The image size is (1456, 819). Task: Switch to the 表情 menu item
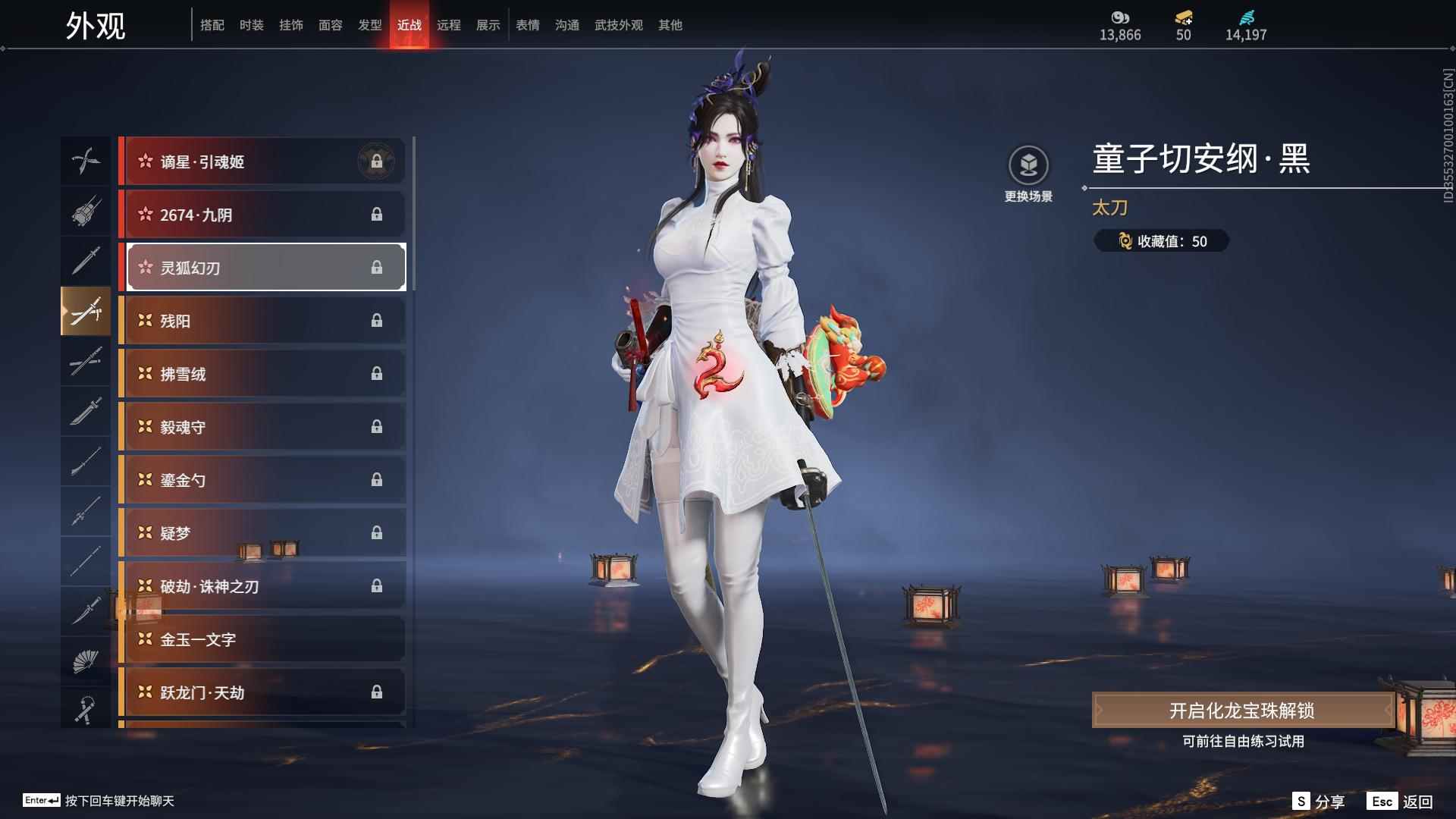click(x=527, y=24)
